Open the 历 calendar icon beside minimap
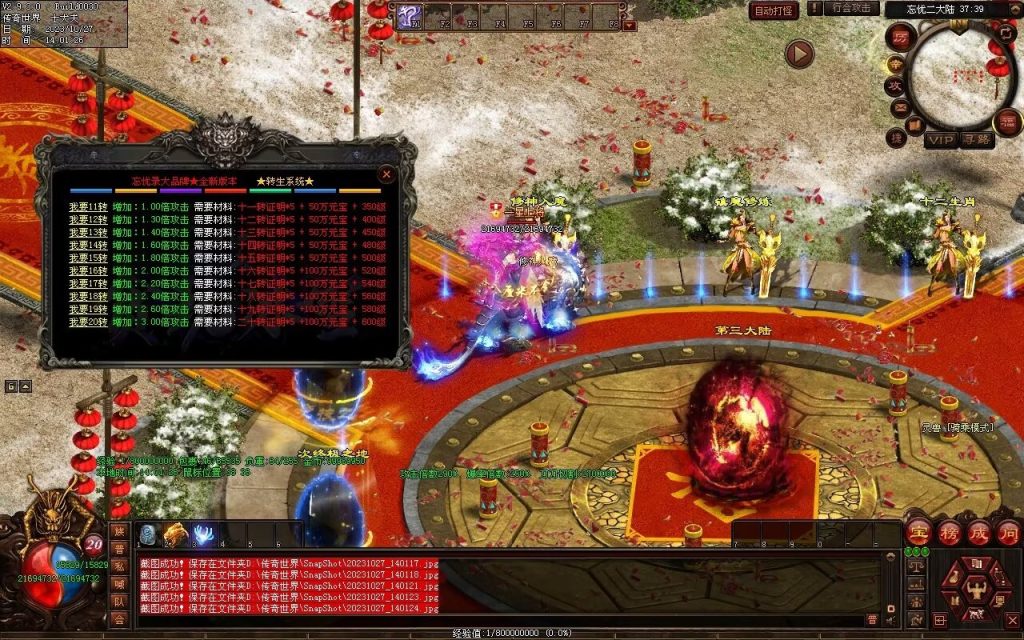The height and width of the screenshot is (640, 1024). pyautogui.click(x=900, y=38)
